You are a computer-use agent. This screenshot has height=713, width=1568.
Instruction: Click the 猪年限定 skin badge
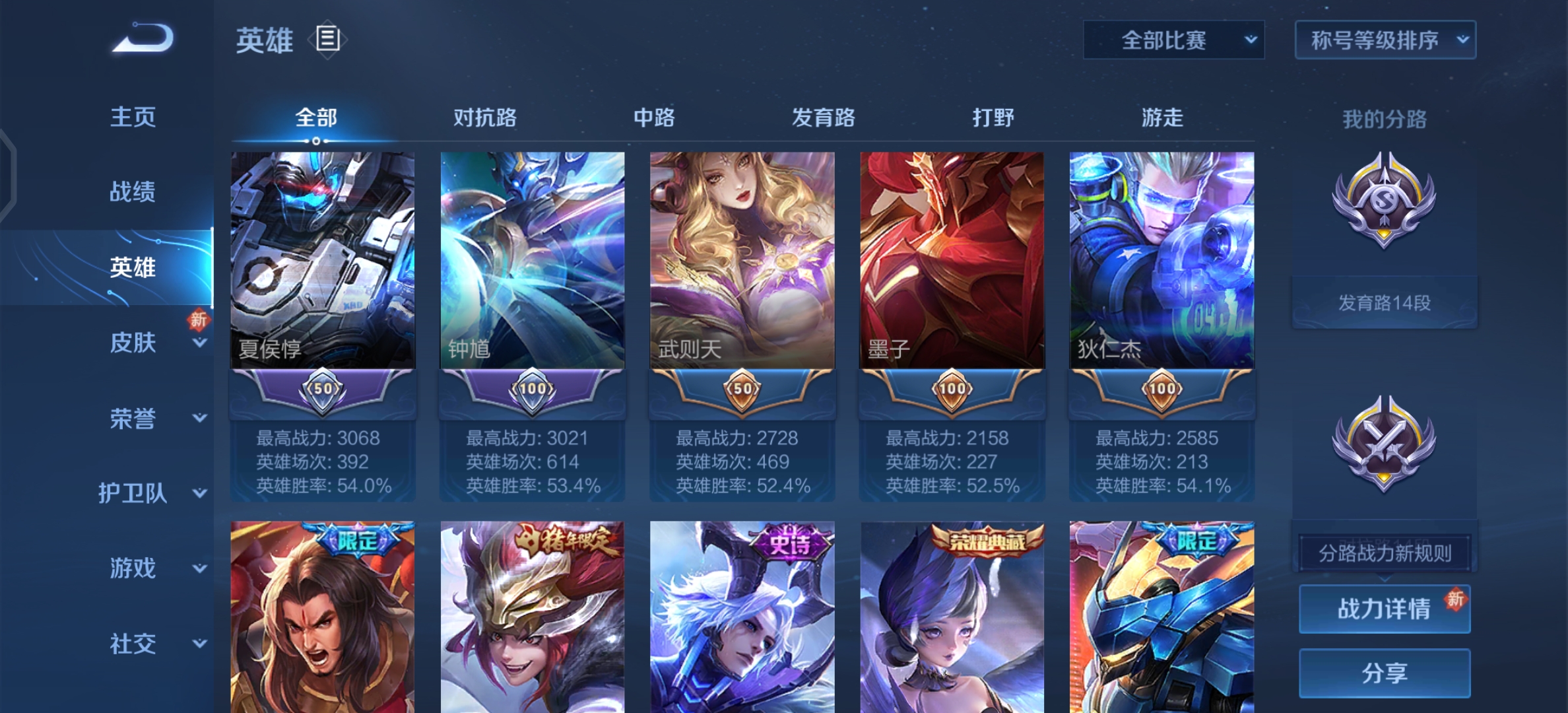click(x=569, y=540)
